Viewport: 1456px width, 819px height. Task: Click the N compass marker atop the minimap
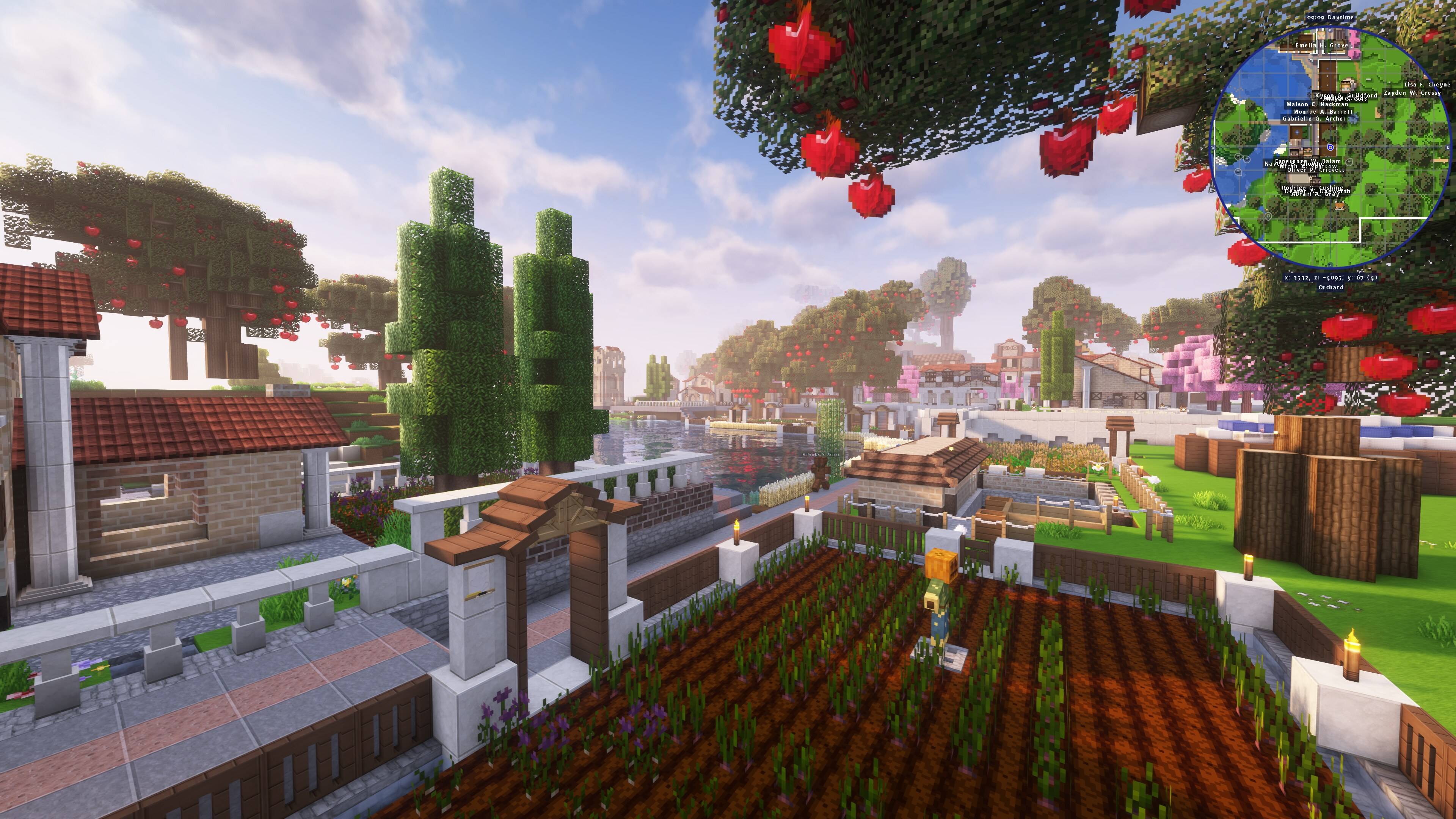click(1330, 30)
